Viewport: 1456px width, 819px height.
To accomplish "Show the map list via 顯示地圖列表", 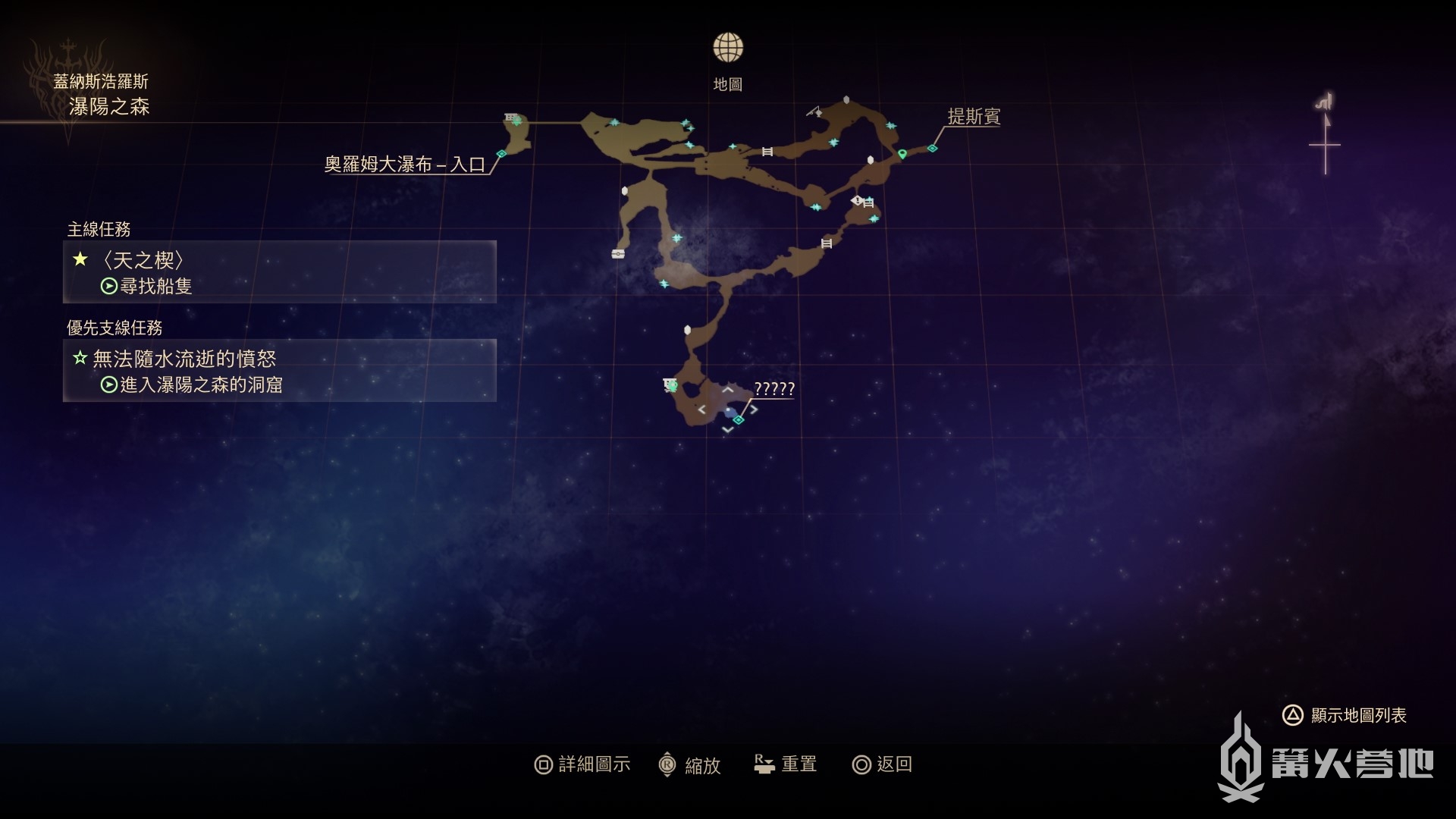I will (1345, 715).
